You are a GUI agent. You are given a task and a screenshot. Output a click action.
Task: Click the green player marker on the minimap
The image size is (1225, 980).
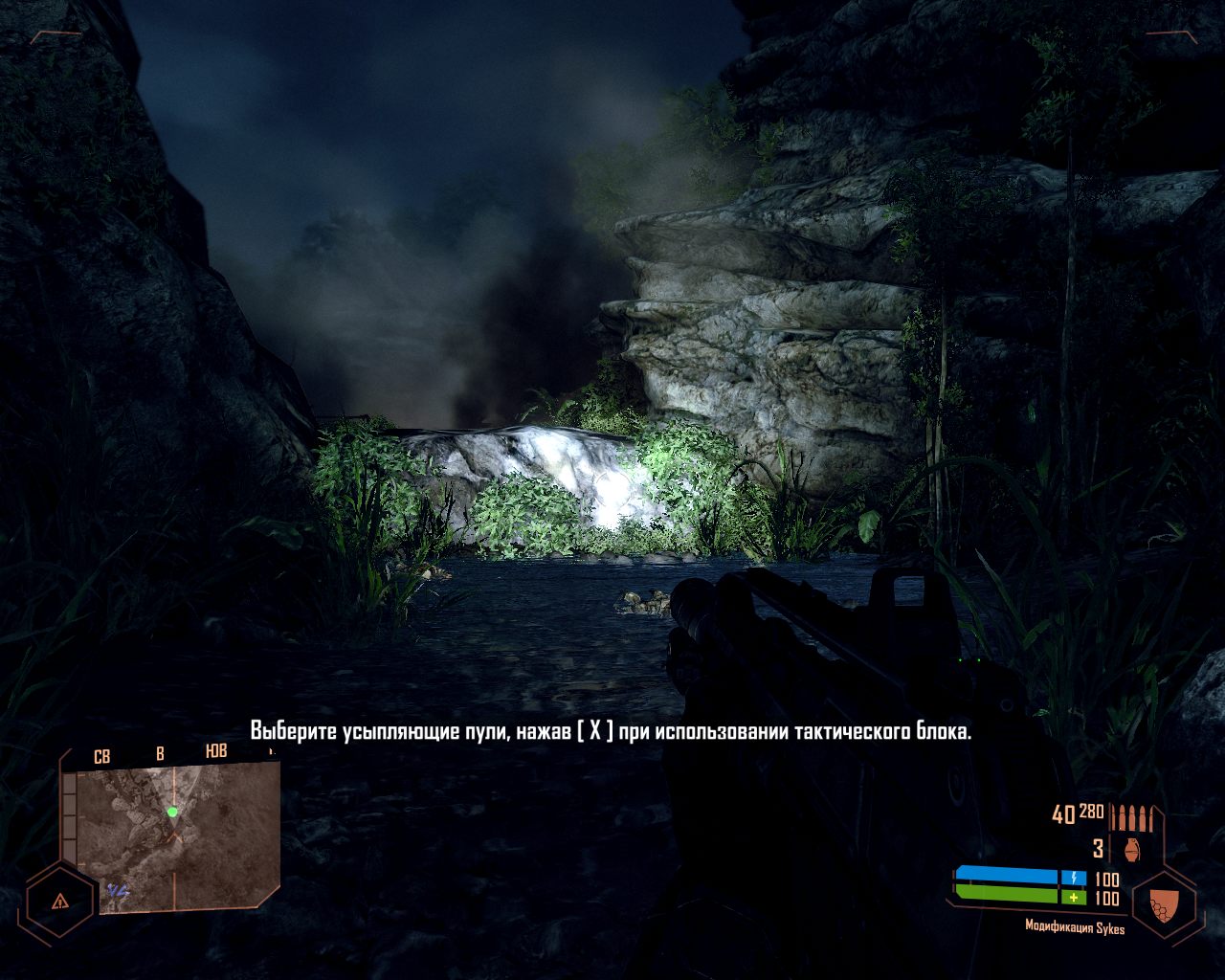(x=172, y=812)
